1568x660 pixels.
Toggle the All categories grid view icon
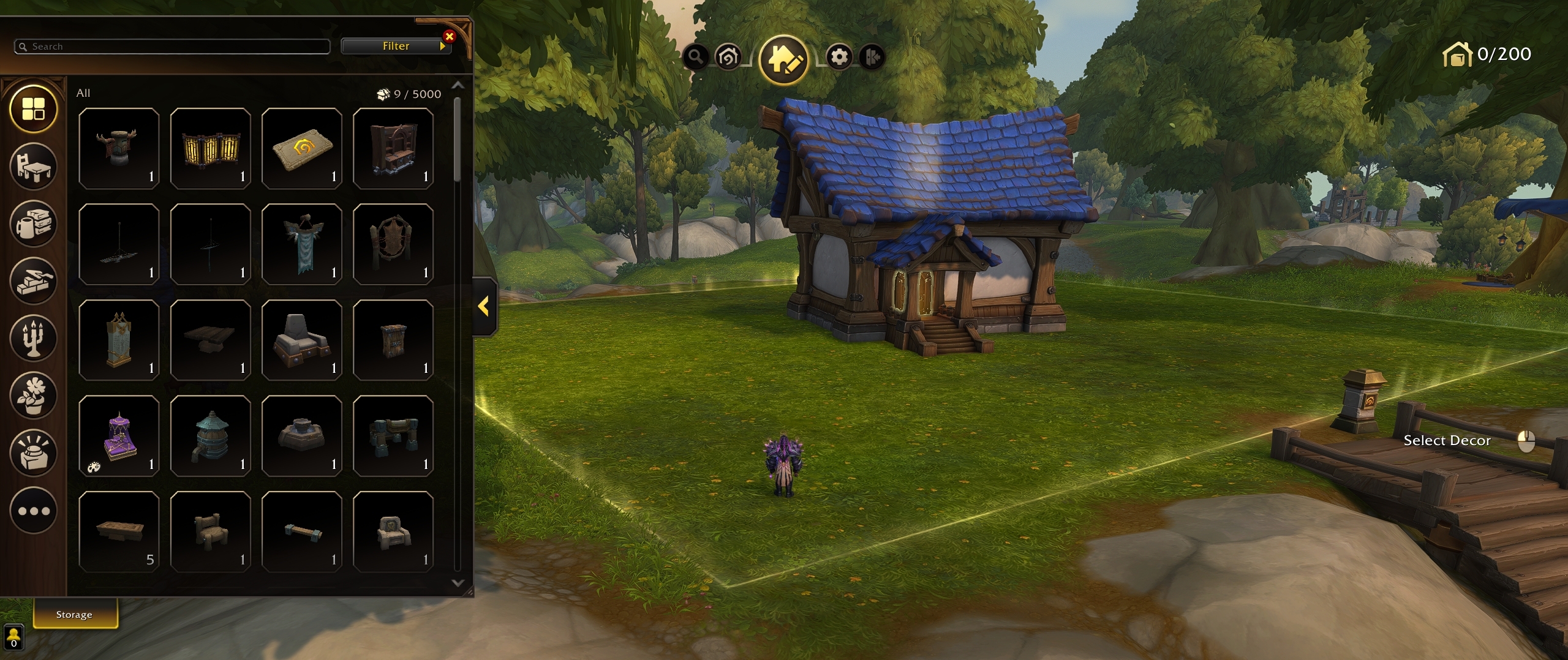(34, 109)
